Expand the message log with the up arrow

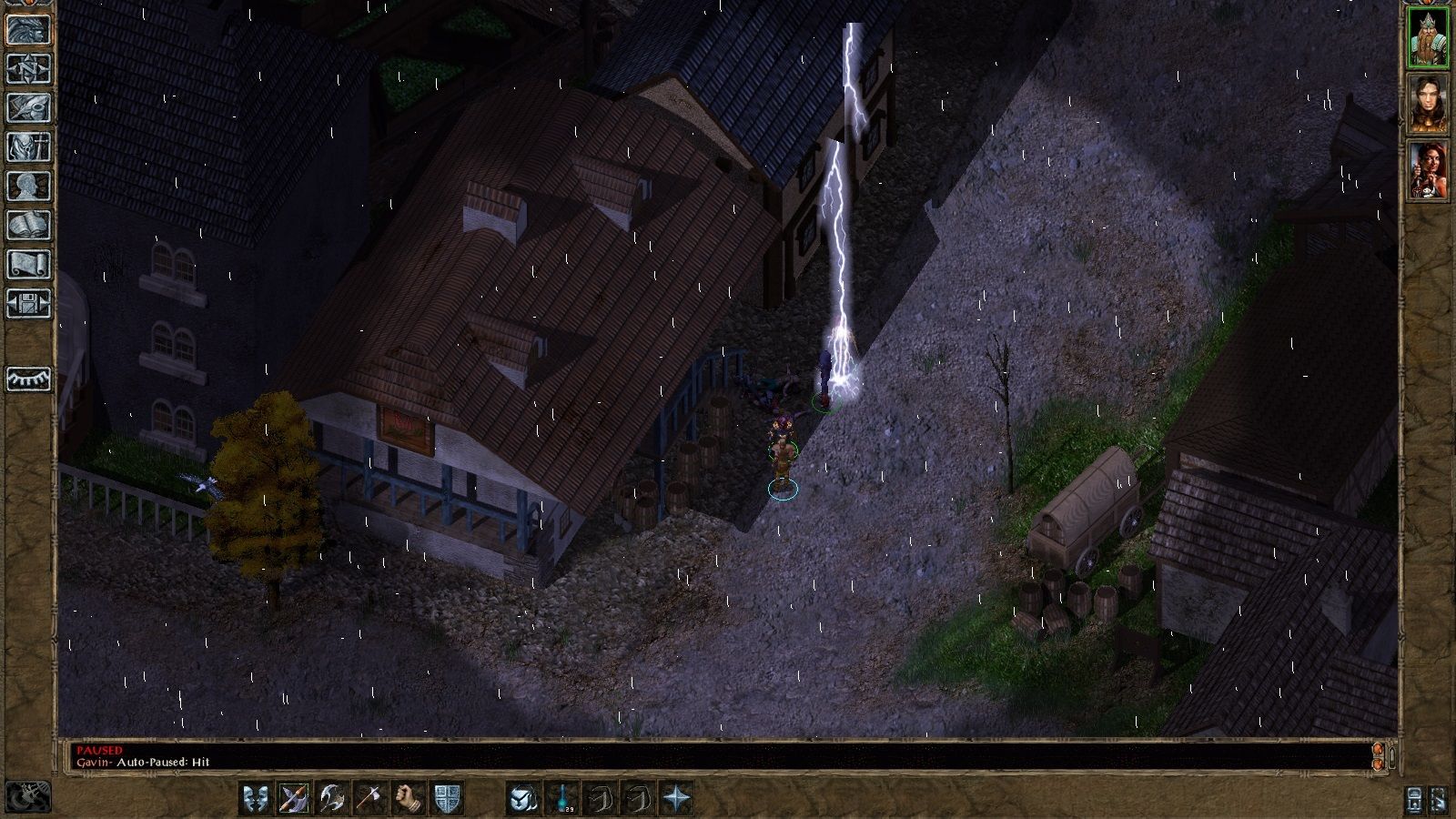pos(1378,748)
